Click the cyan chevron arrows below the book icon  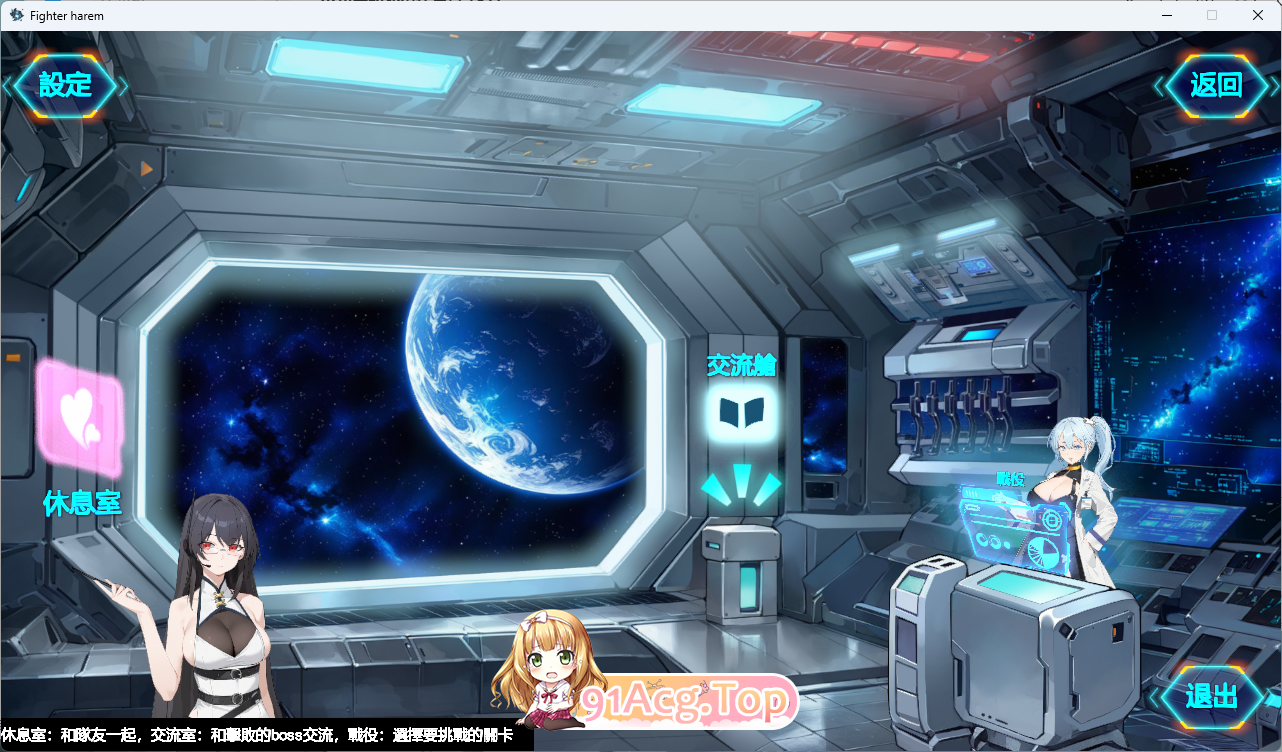pos(741,486)
